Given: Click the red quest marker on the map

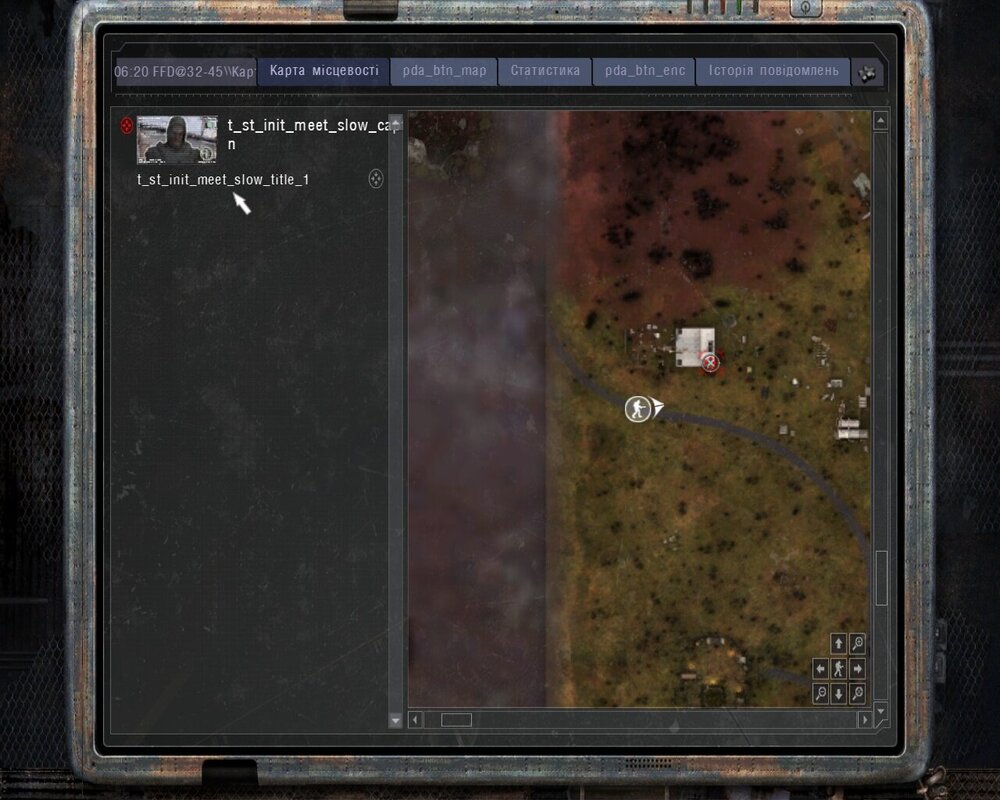Looking at the screenshot, I should pos(711,362).
